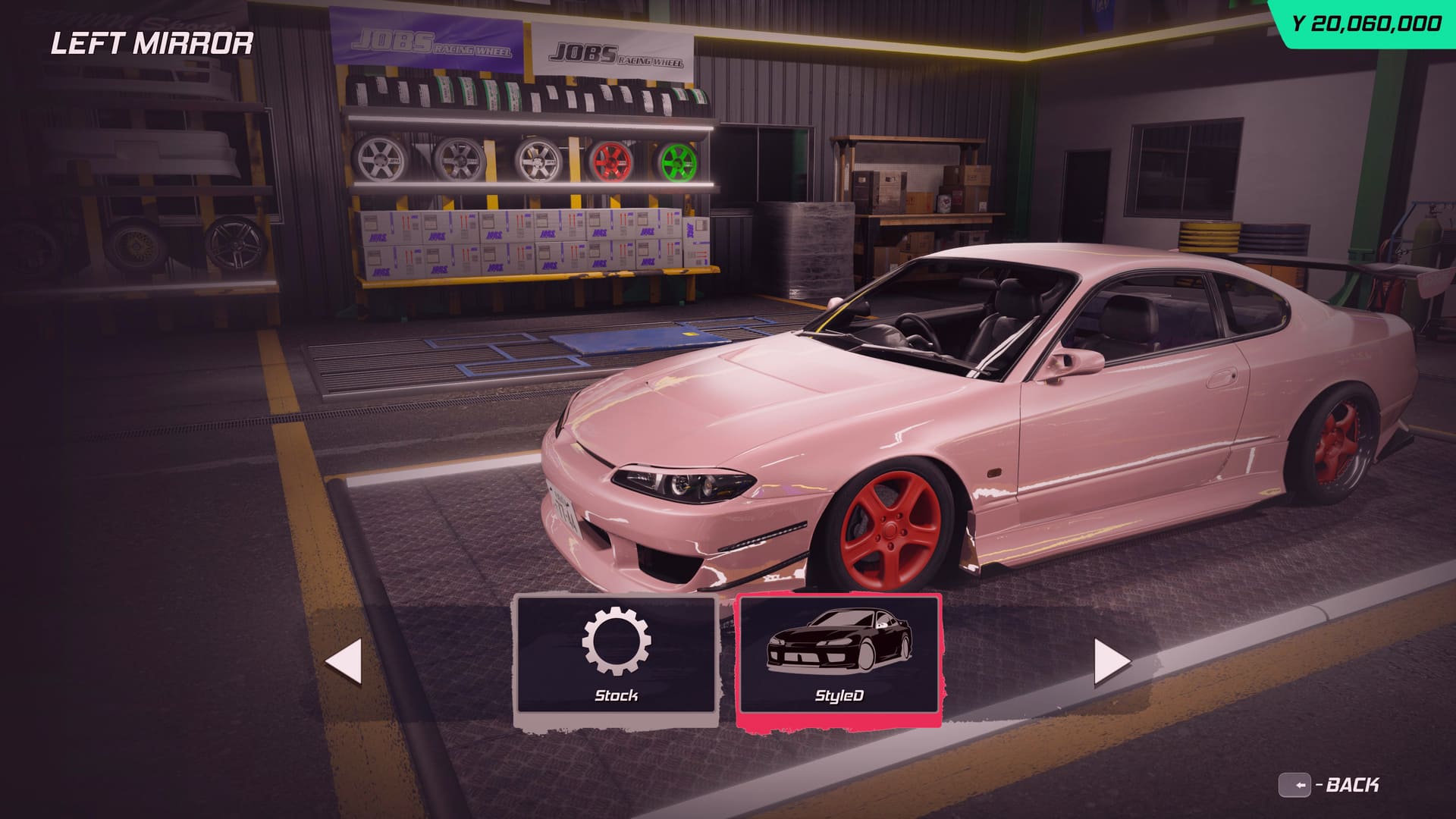Choose the StyleD mirror option
Image resolution: width=1456 pixels, height=819 pixels.
pos(838,657)
